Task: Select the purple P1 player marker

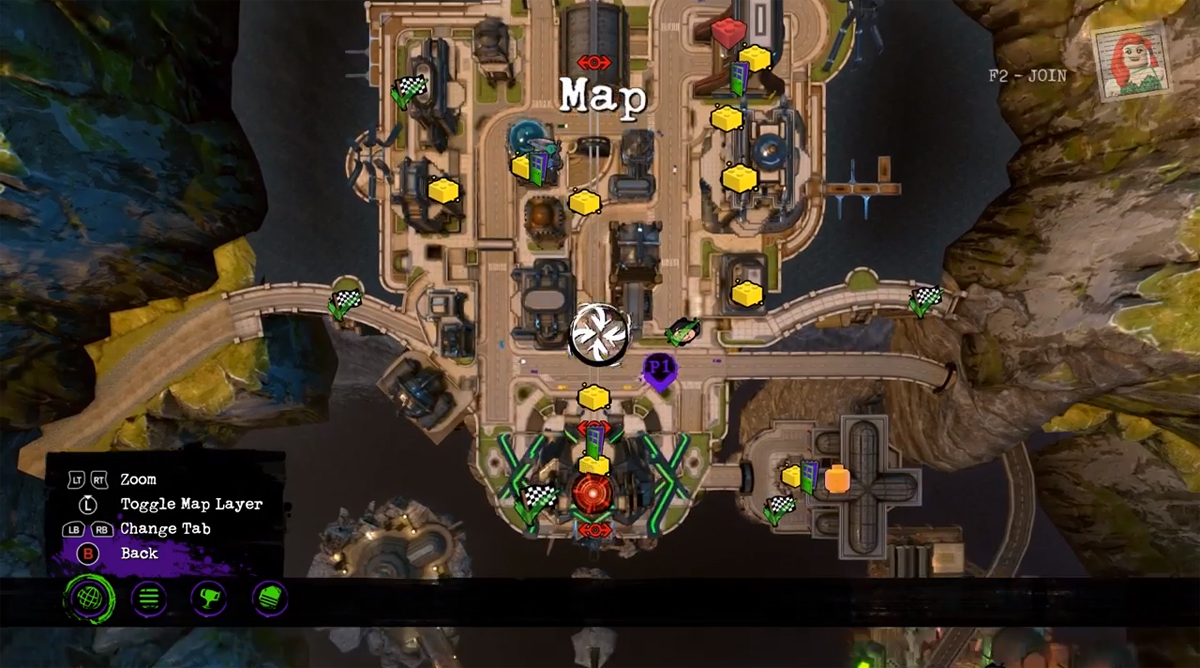Action: coord(658,370)
